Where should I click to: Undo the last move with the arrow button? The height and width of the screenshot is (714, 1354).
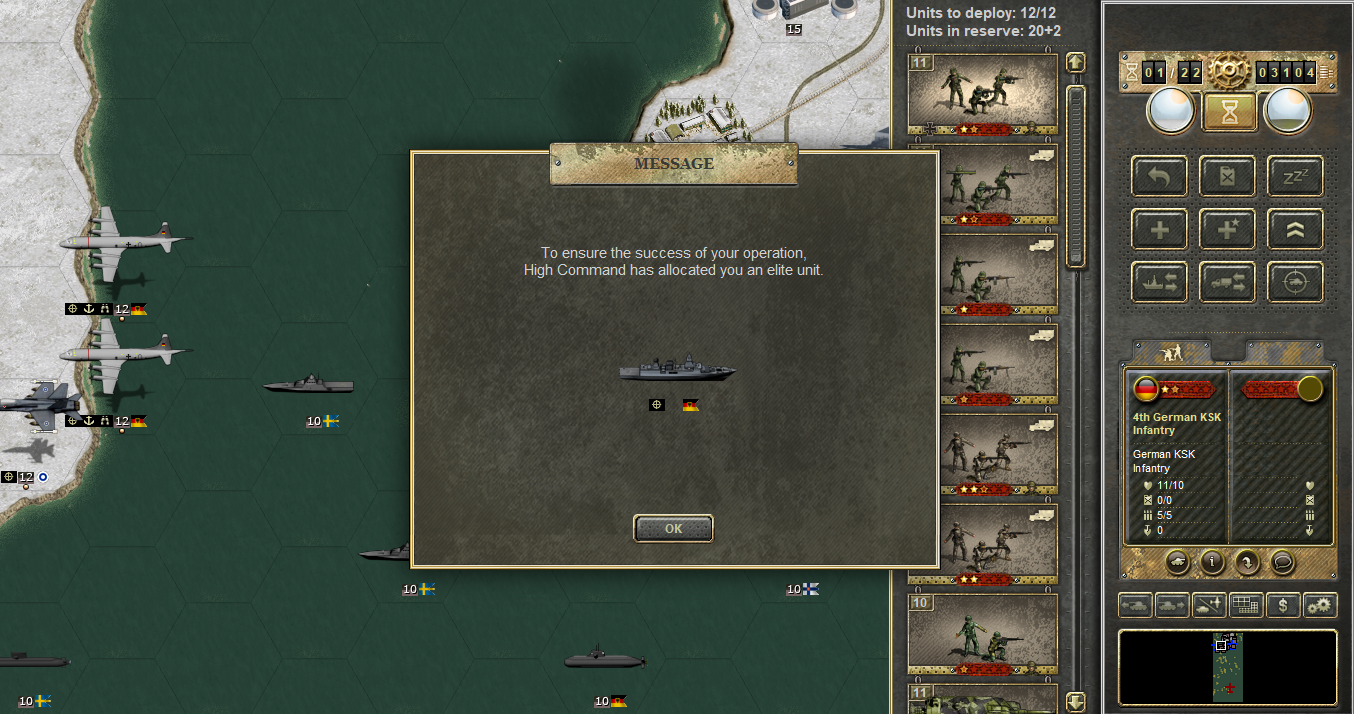click(x=1159, y=176)
